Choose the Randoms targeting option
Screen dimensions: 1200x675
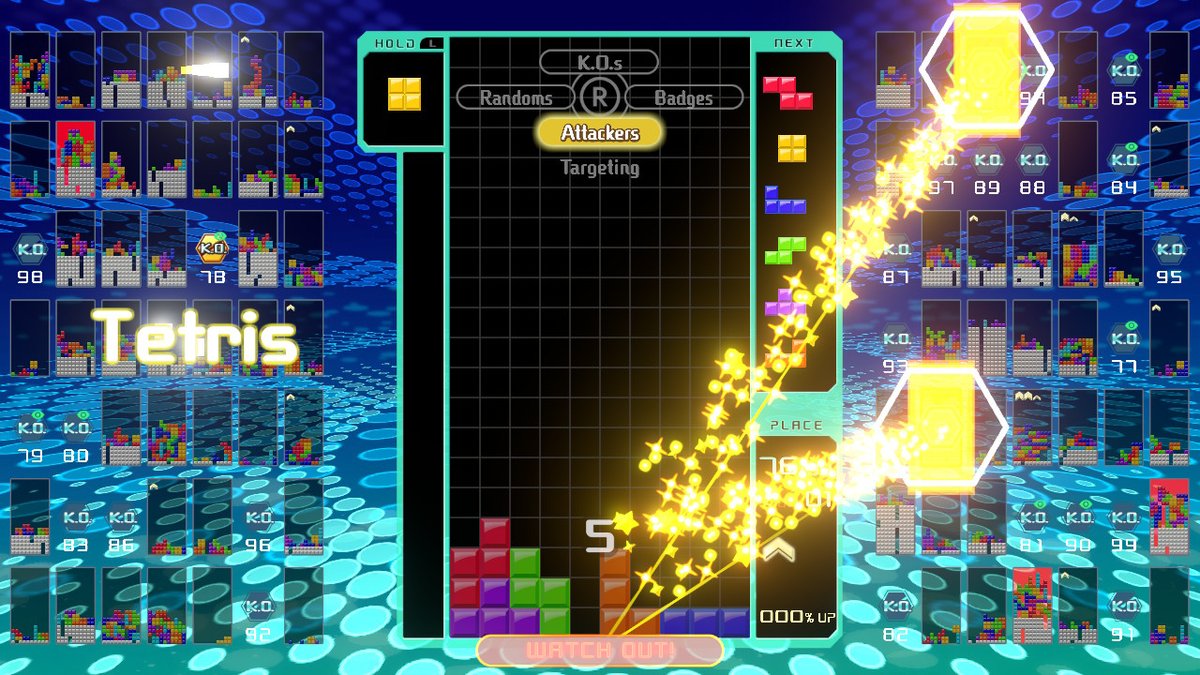(516, 98)
